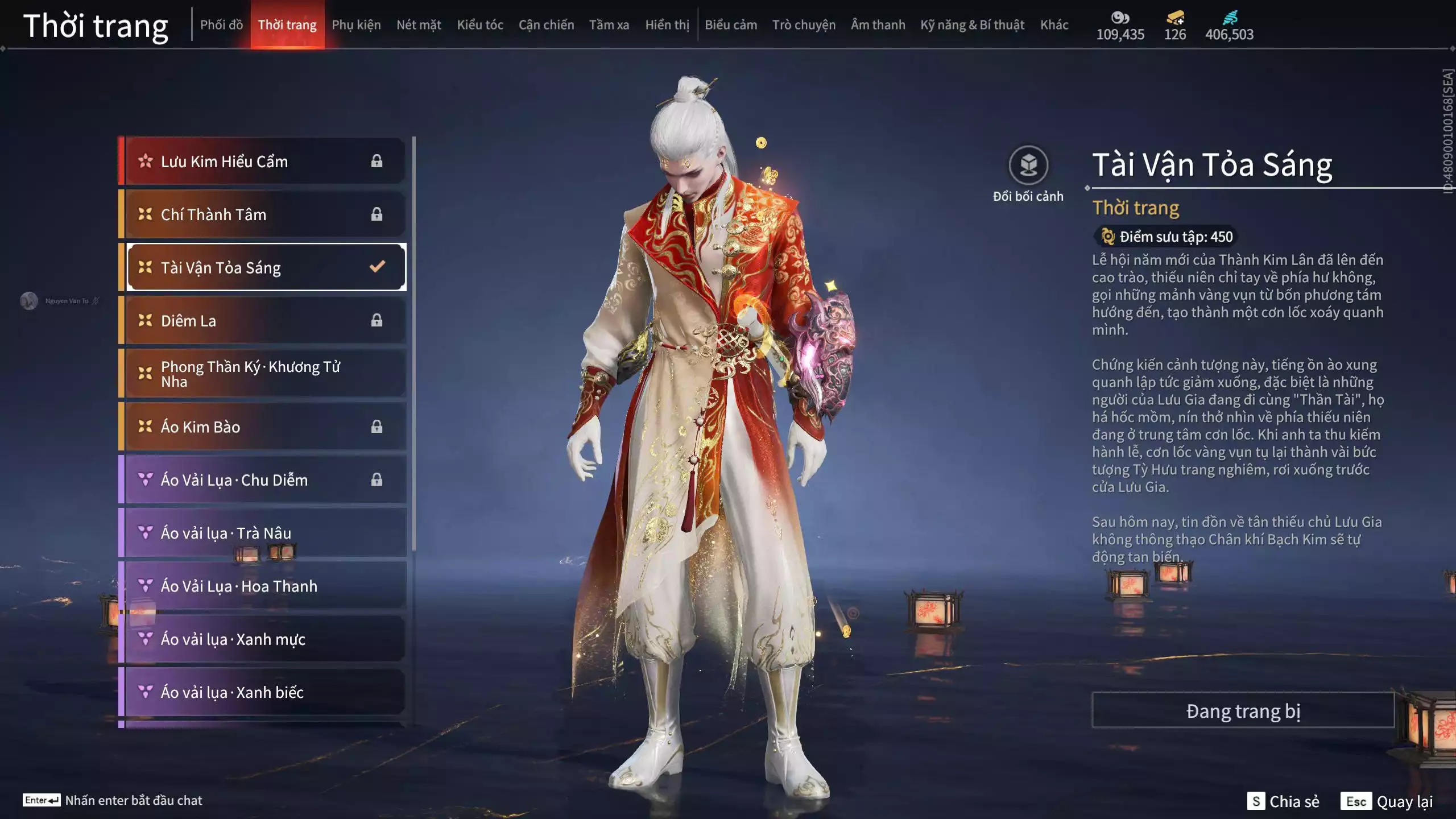Go to the Kiểu tóc tab
This screenshot has width=1456, height=819.
(x=480, y=25)
